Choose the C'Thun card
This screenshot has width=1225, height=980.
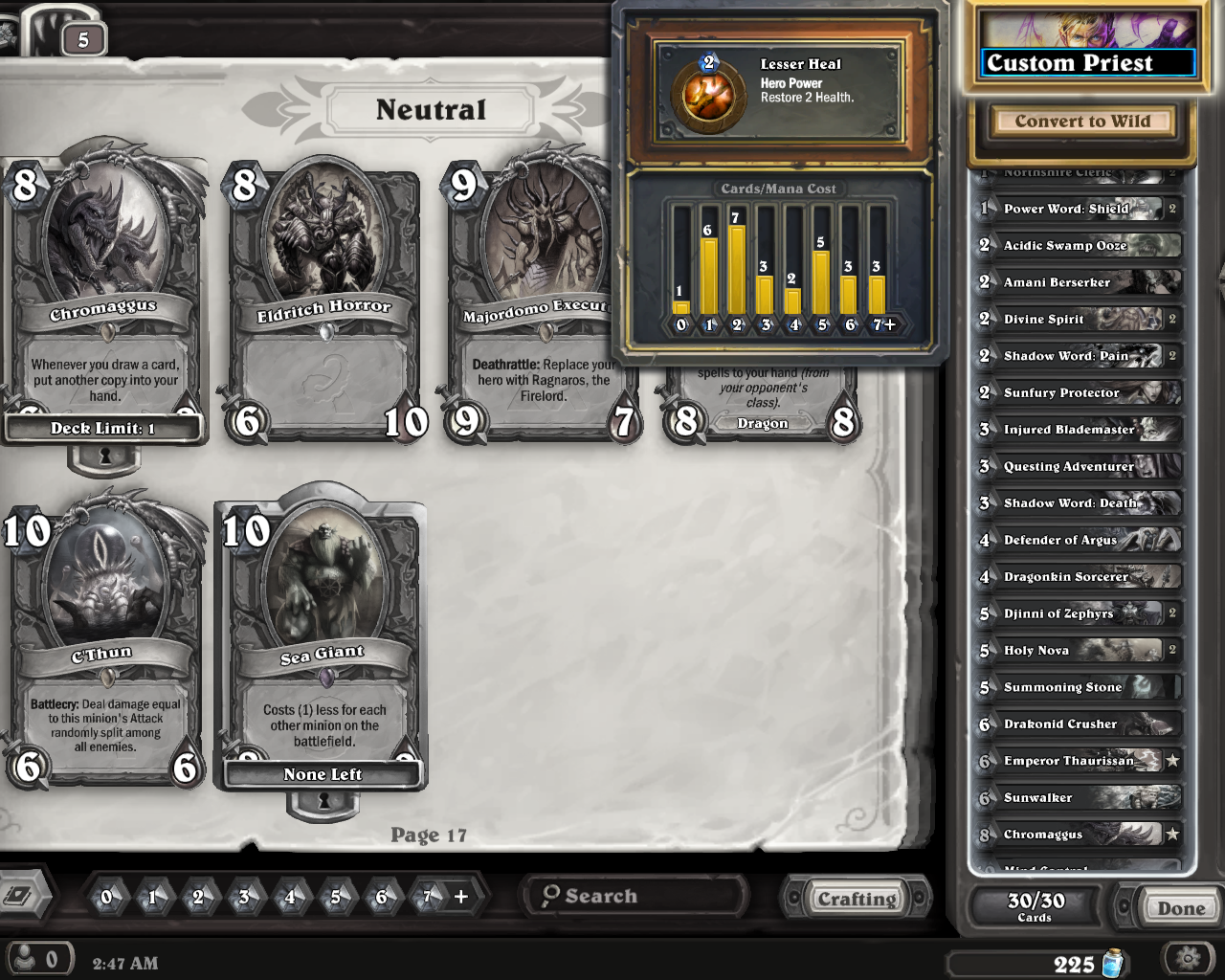[x=103, y=641]
